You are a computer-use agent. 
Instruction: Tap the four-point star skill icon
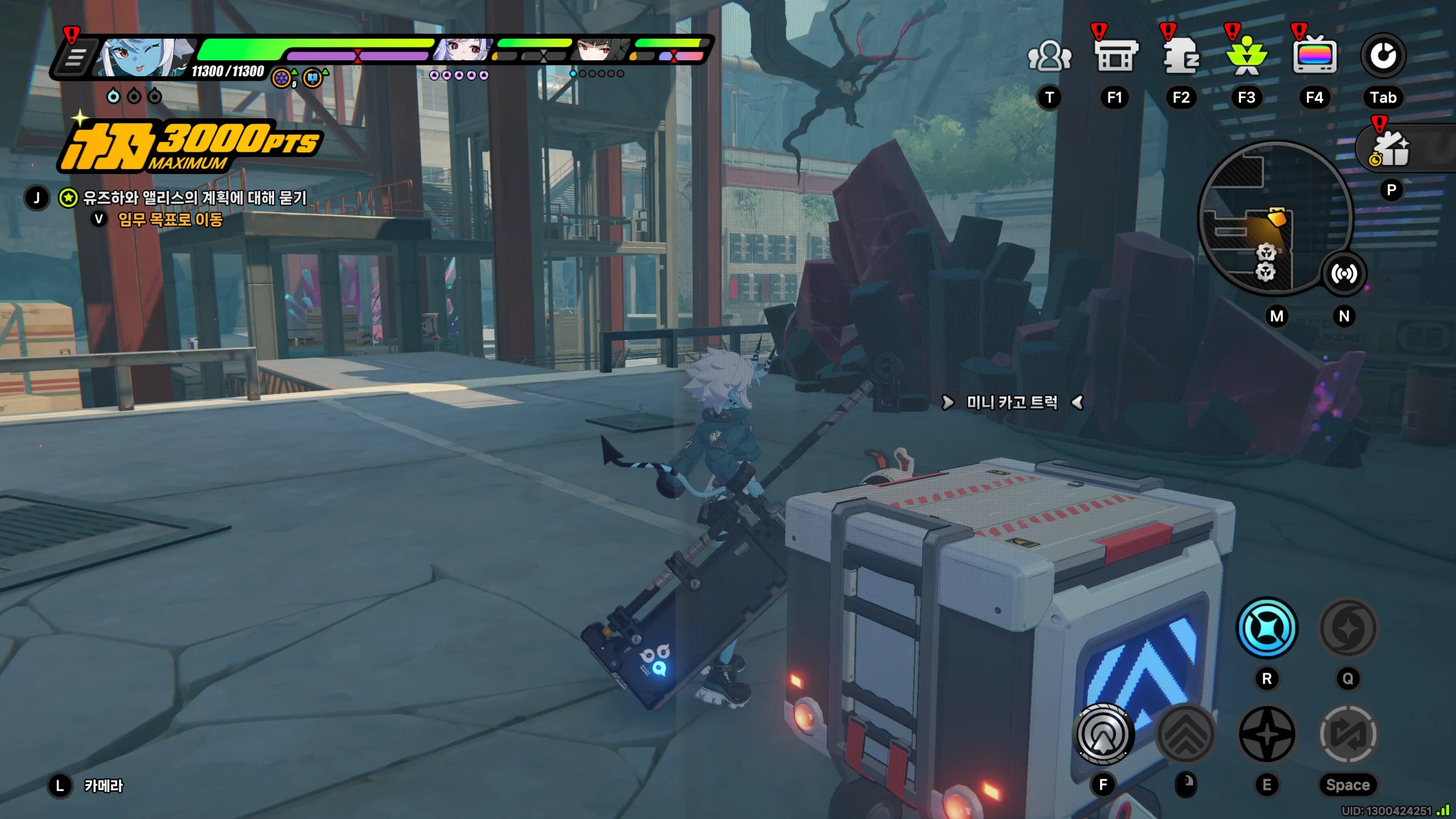point(1267,734)
